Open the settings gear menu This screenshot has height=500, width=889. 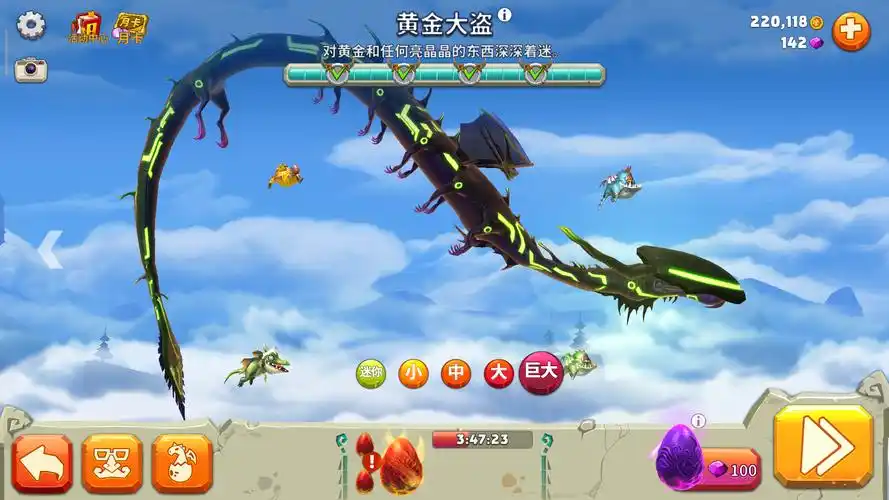point(31,24)
